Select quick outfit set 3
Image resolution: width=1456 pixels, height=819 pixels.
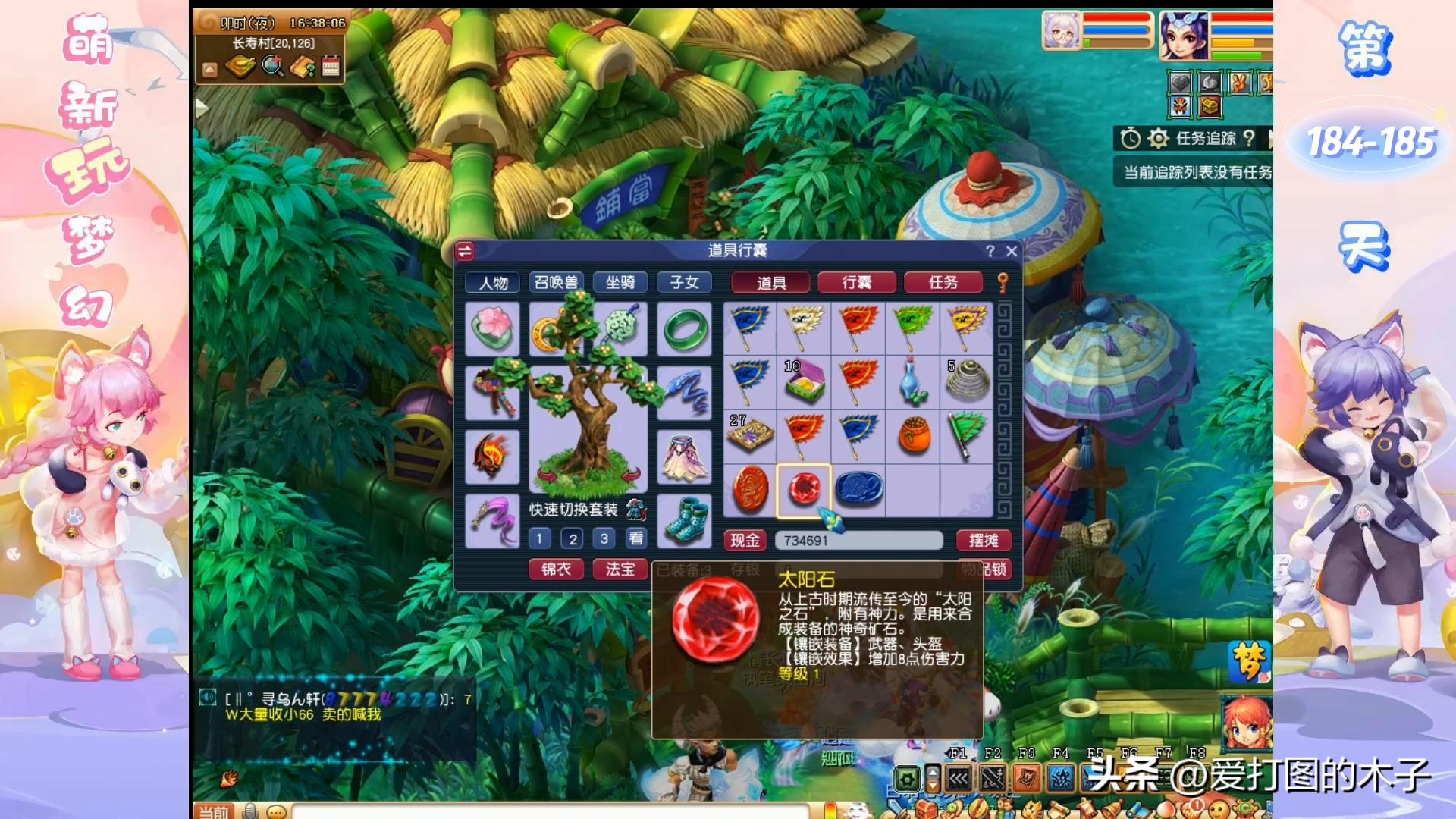[604, 538]
